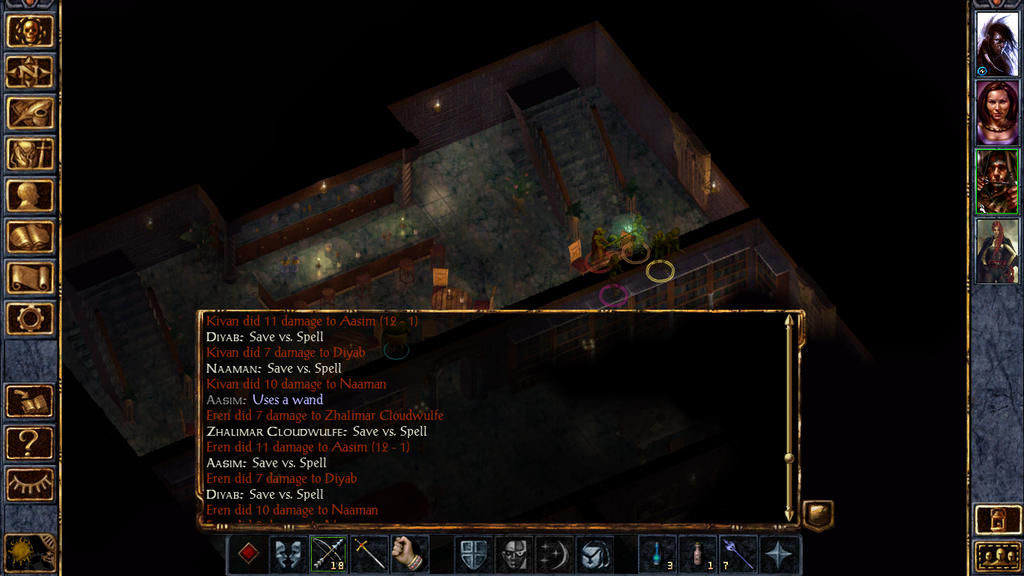
Task: Open the skull-icon return to game button
Action: pyautogui.click(x=30, y=31)
